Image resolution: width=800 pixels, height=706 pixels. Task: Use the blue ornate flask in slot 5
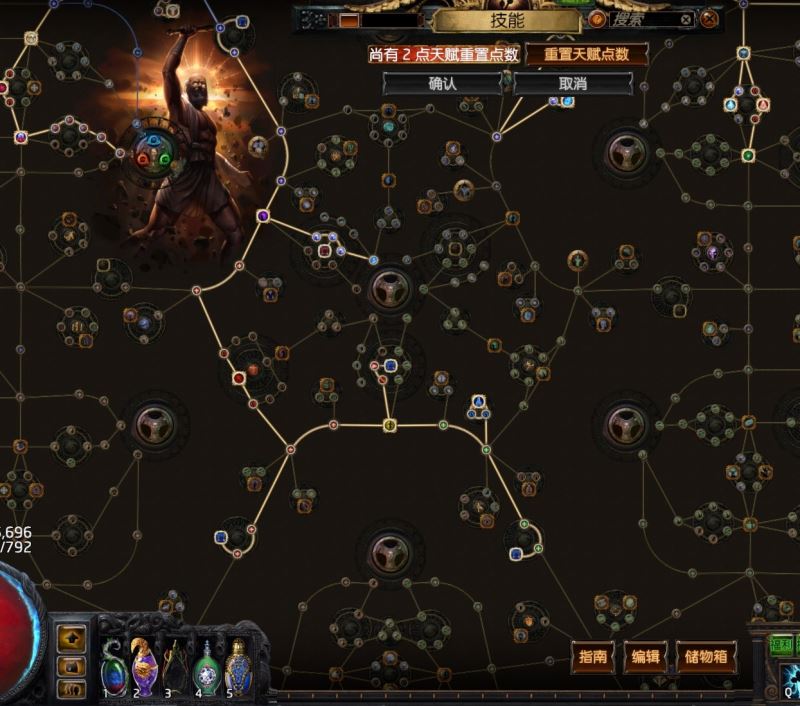click(x=237, y=664)
